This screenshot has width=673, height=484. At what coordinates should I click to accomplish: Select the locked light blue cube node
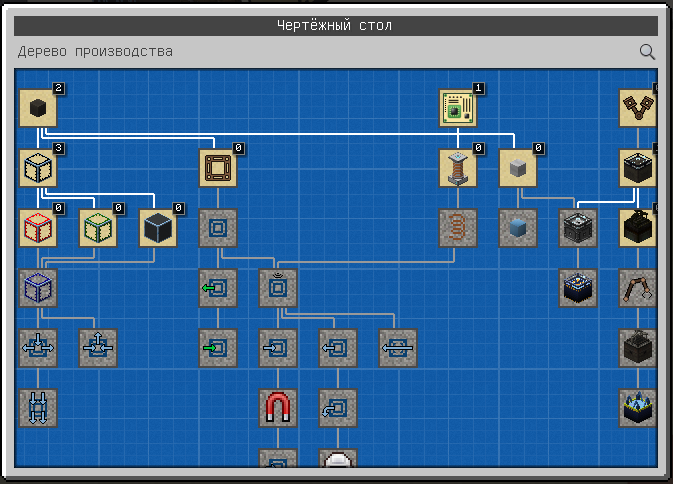[518, 228]
